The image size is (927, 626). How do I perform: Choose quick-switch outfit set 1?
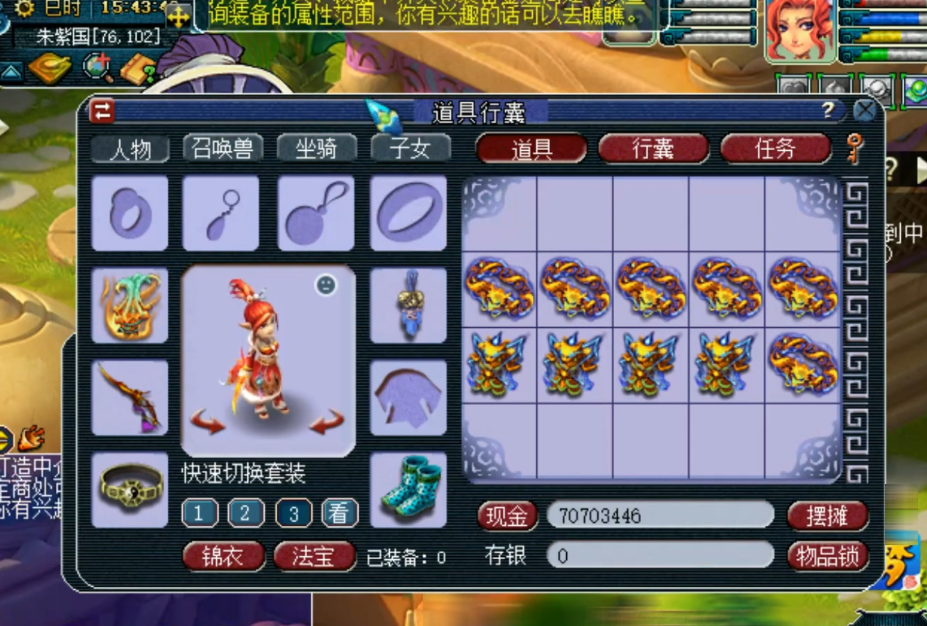[x=200, y=514]
